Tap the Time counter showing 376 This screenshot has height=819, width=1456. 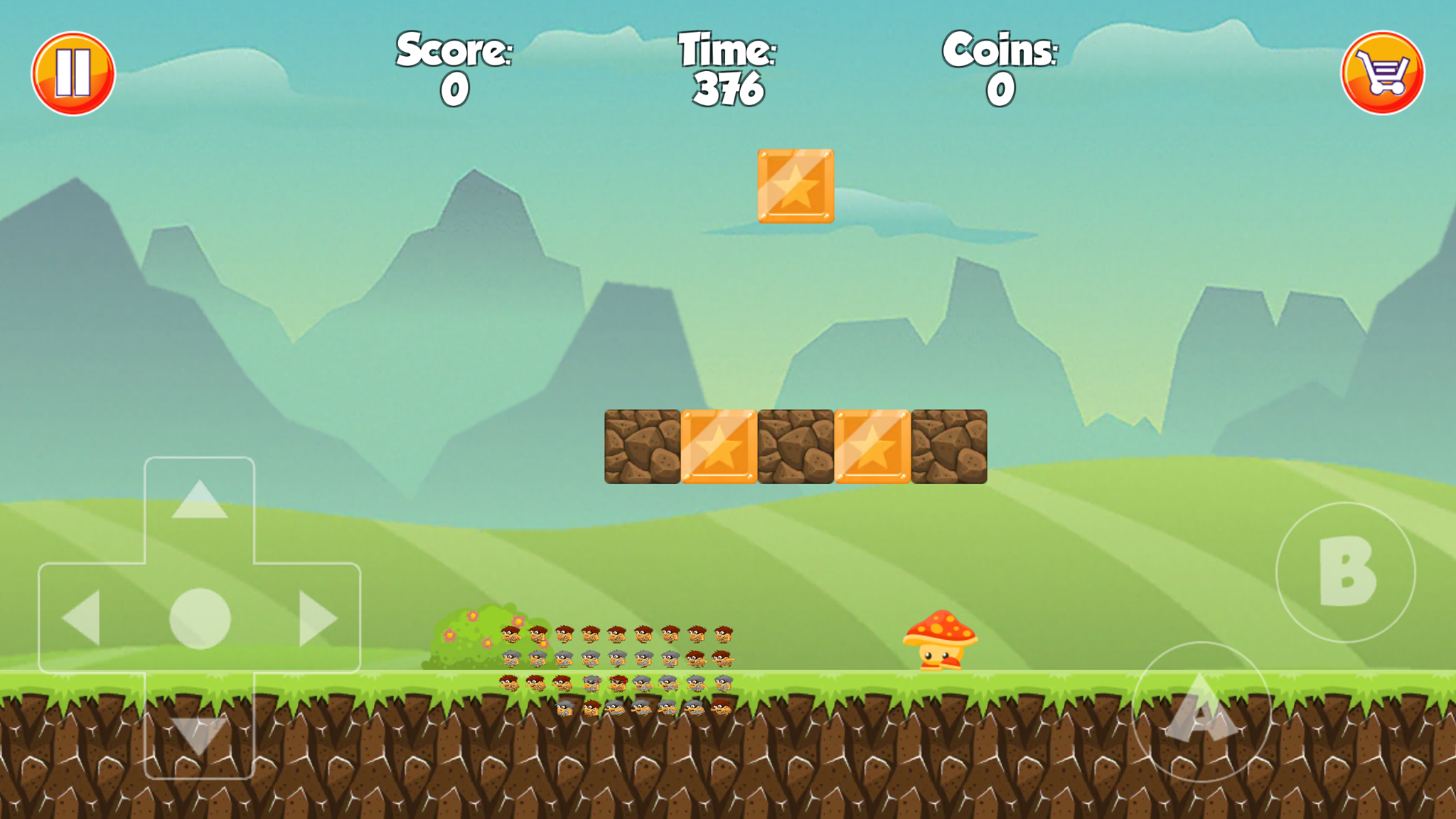(x=727, y=87)
